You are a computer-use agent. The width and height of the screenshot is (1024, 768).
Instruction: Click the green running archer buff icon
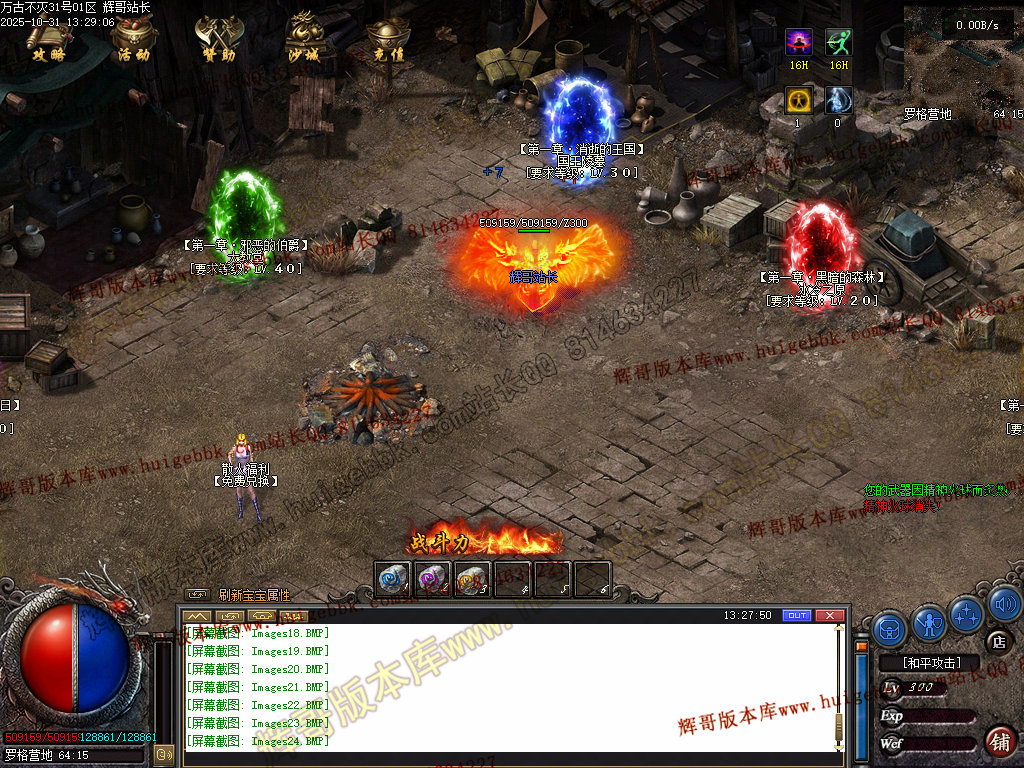tap(838, 42)
